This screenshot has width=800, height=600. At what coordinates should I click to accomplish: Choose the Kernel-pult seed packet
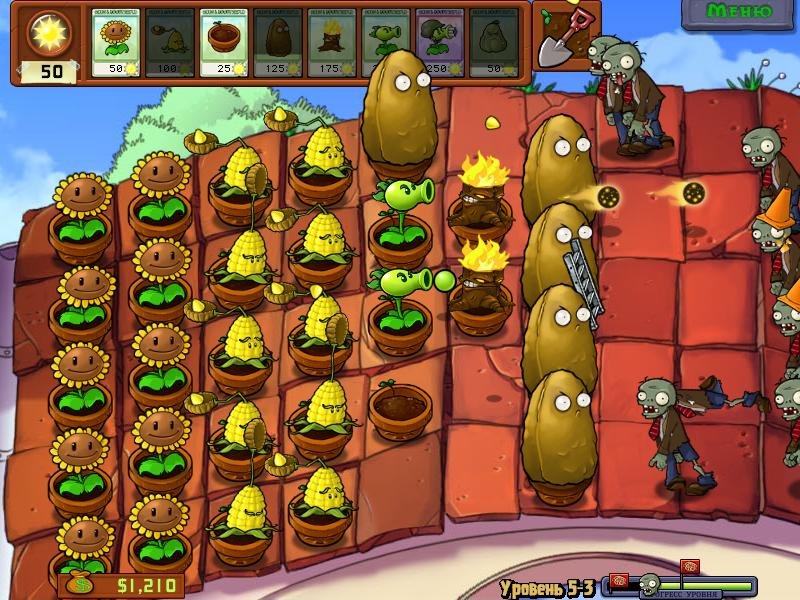[170, 43]
